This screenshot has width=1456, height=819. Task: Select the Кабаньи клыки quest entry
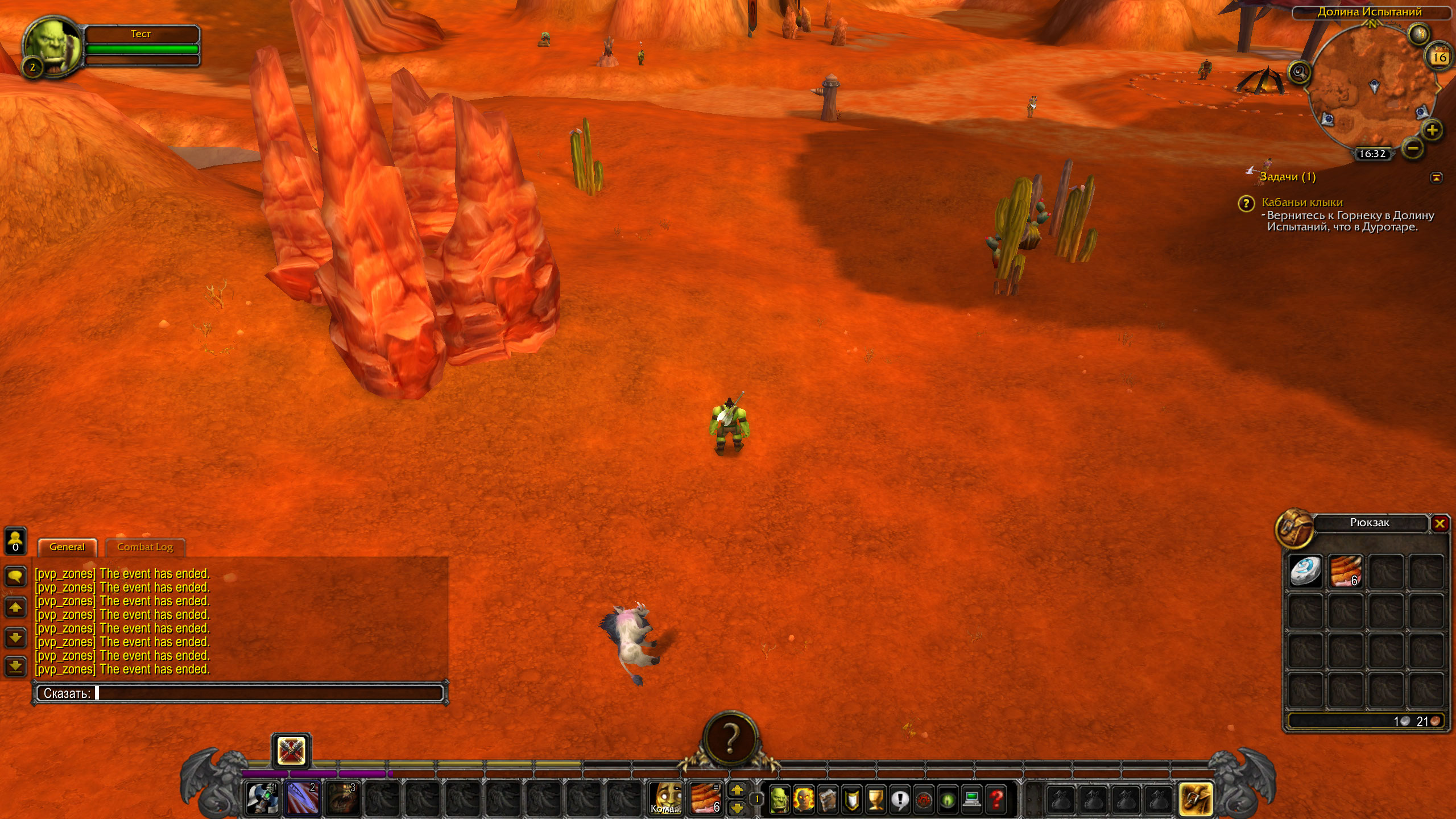pos(1302,202)
